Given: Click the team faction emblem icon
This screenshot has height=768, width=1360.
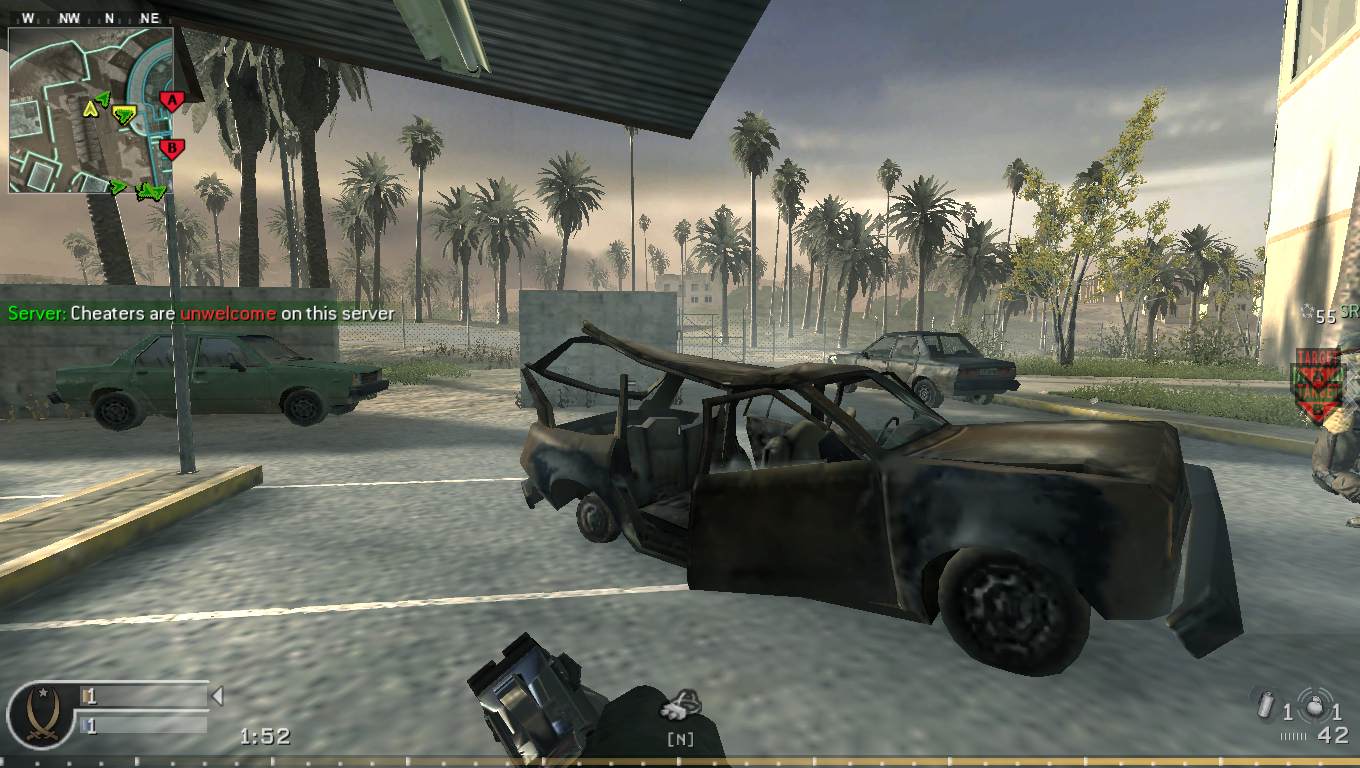Looking at the screenshot, I should pos(41,713).
